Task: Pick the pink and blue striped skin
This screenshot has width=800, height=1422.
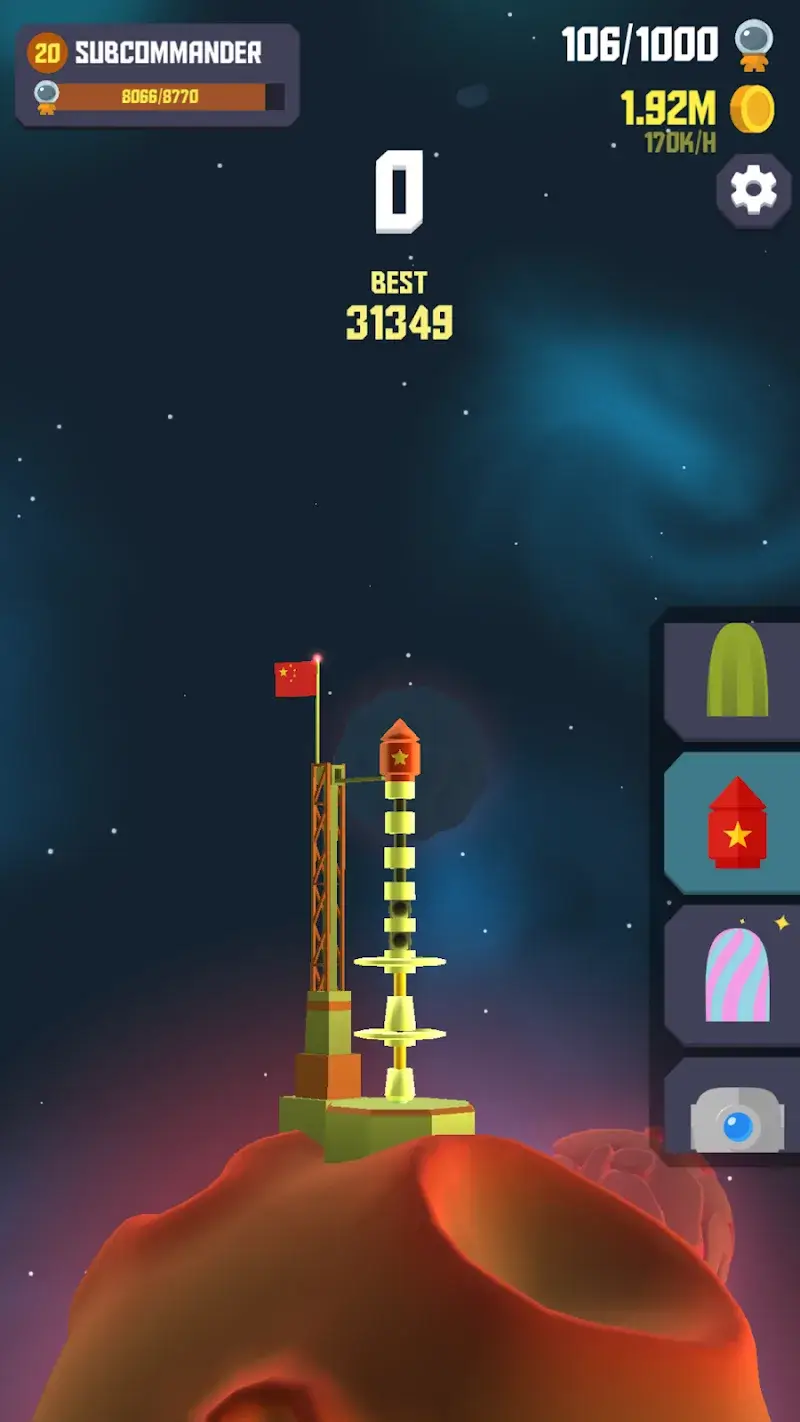Action: [x=736, y=976]
